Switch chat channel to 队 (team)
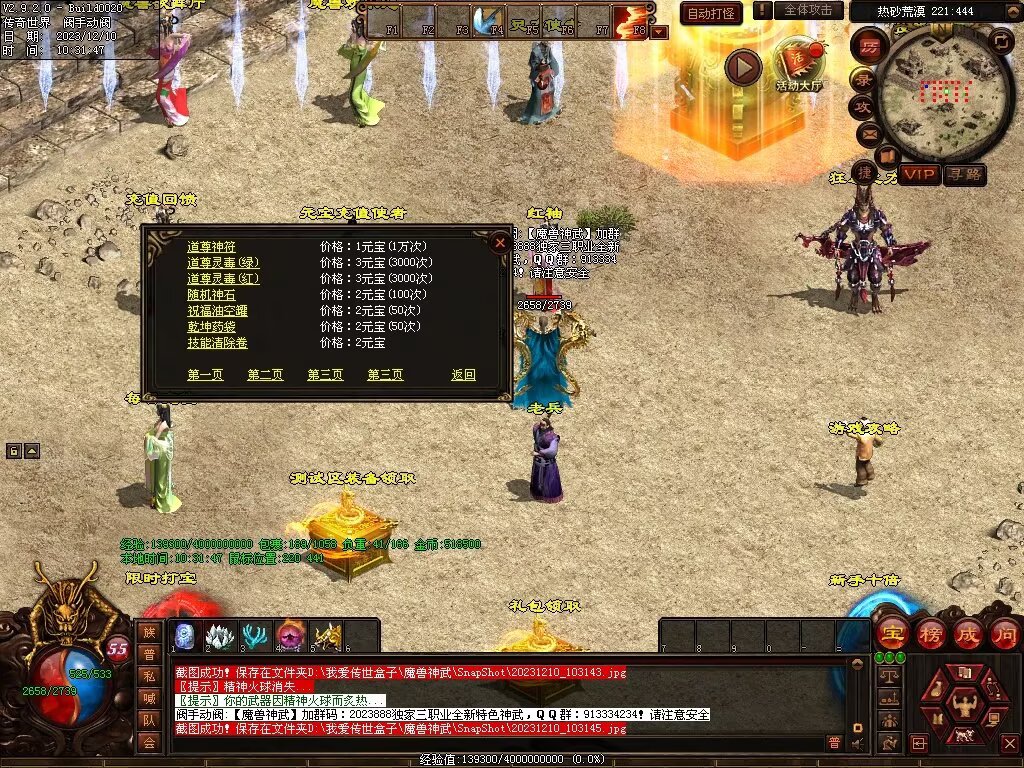 (148, 719)
